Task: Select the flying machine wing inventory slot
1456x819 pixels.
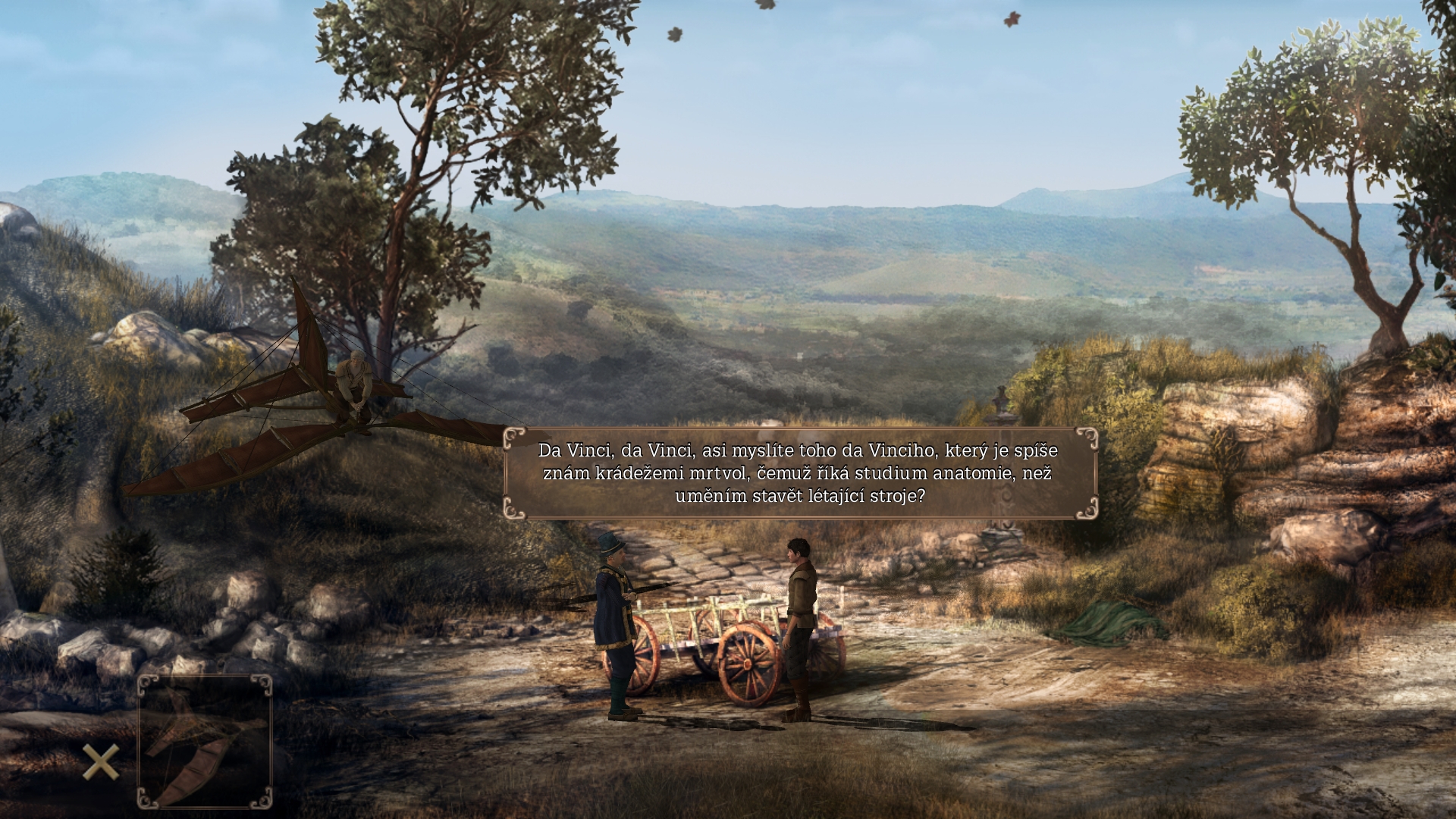Action: click(x=205, y=741)
